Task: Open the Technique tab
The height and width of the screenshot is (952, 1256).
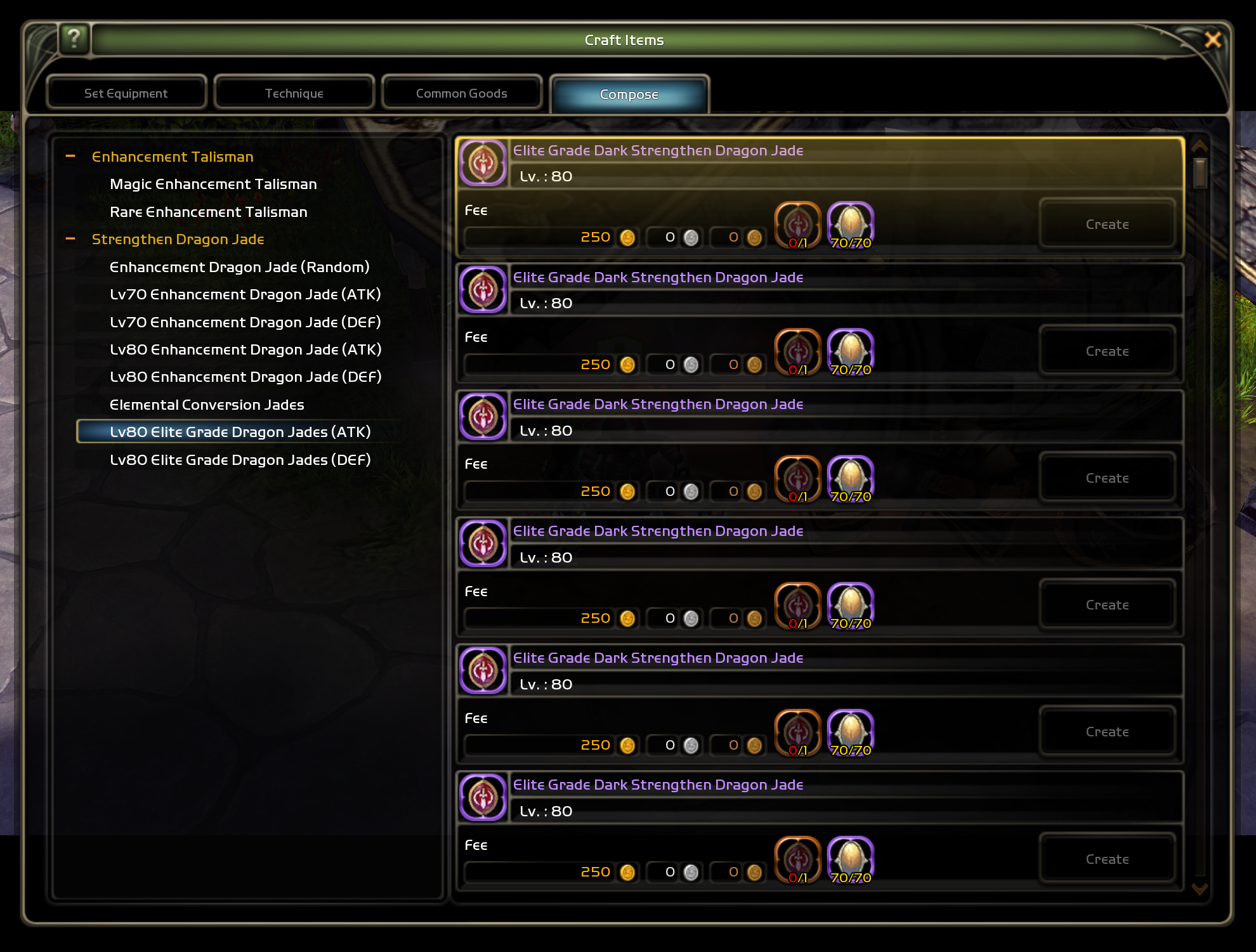Action: [x=294, y=93]
